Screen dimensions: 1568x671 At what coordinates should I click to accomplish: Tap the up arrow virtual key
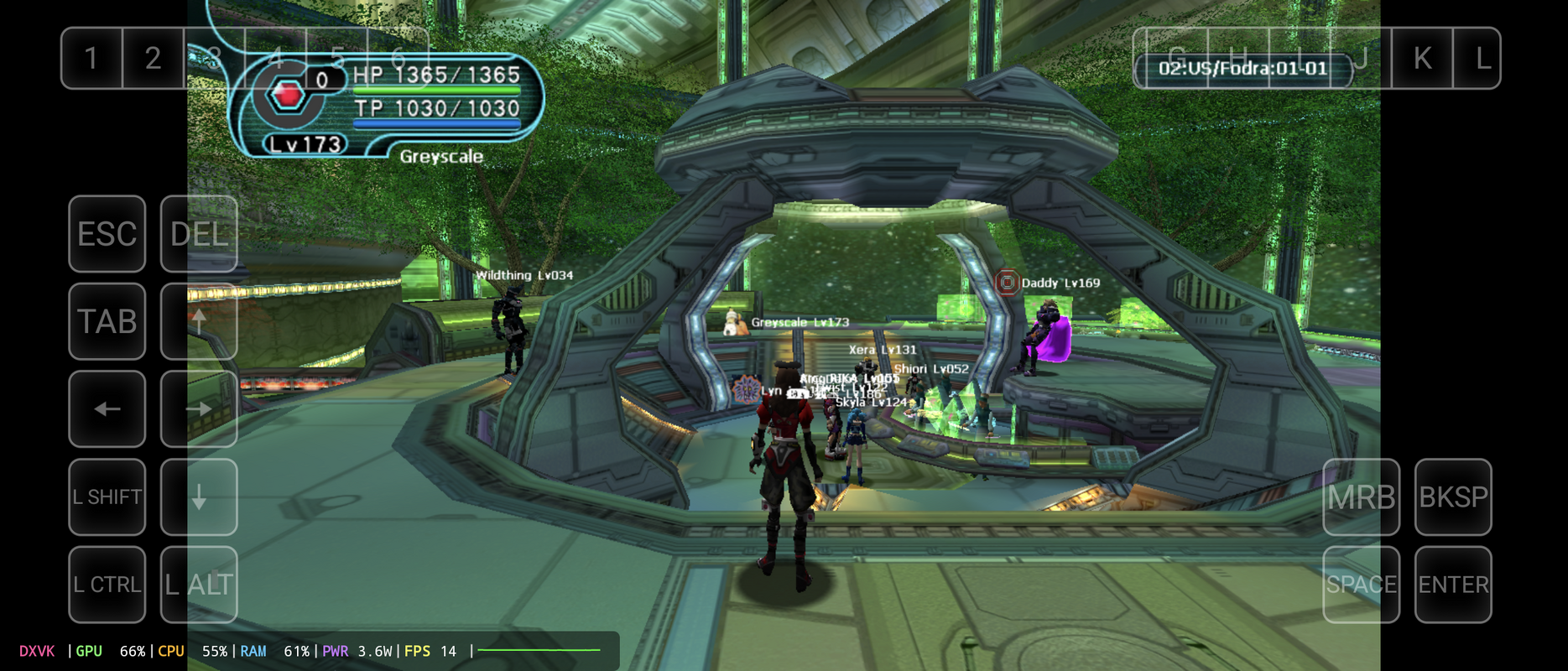pos(199,321)
